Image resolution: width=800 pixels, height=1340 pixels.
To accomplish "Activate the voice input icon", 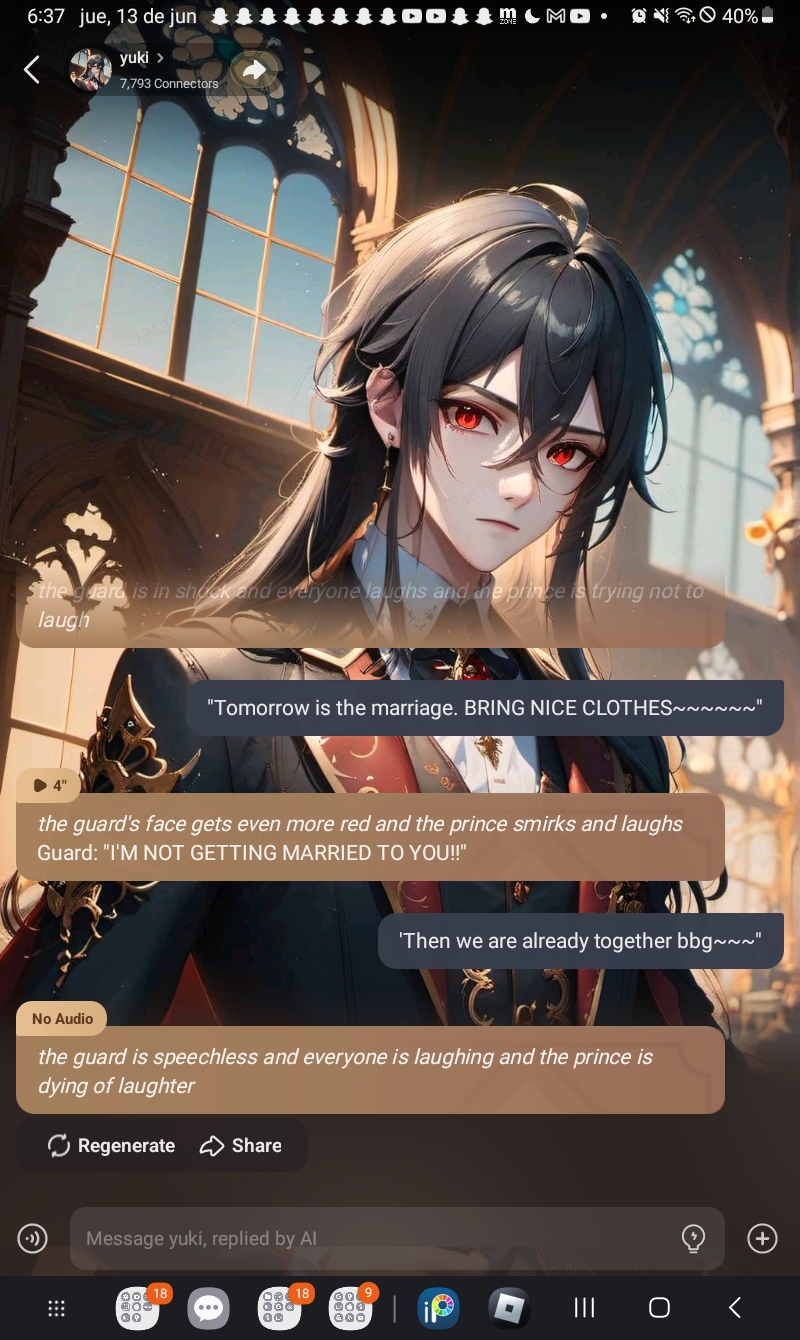I will (x=33, y=1239).
